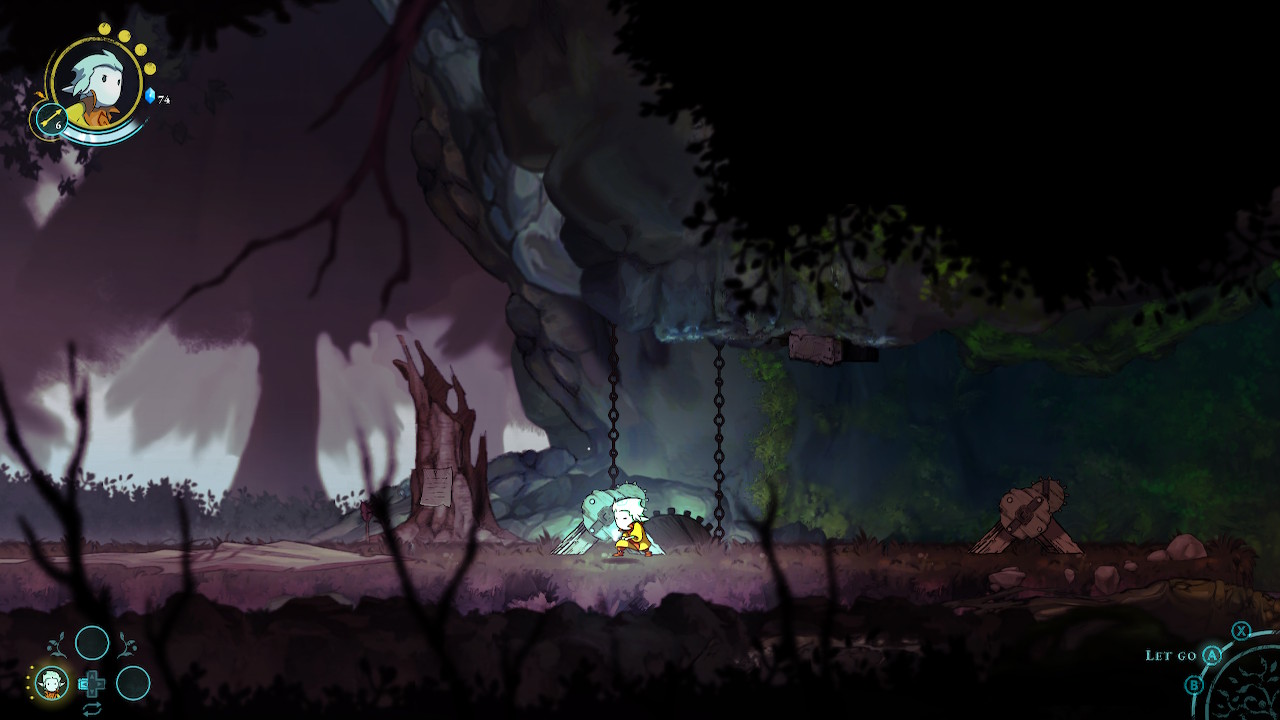Click the left plant sprig decoration icon
The width and height of the screenshot is (1280, 720).
[x=55, y=643]
